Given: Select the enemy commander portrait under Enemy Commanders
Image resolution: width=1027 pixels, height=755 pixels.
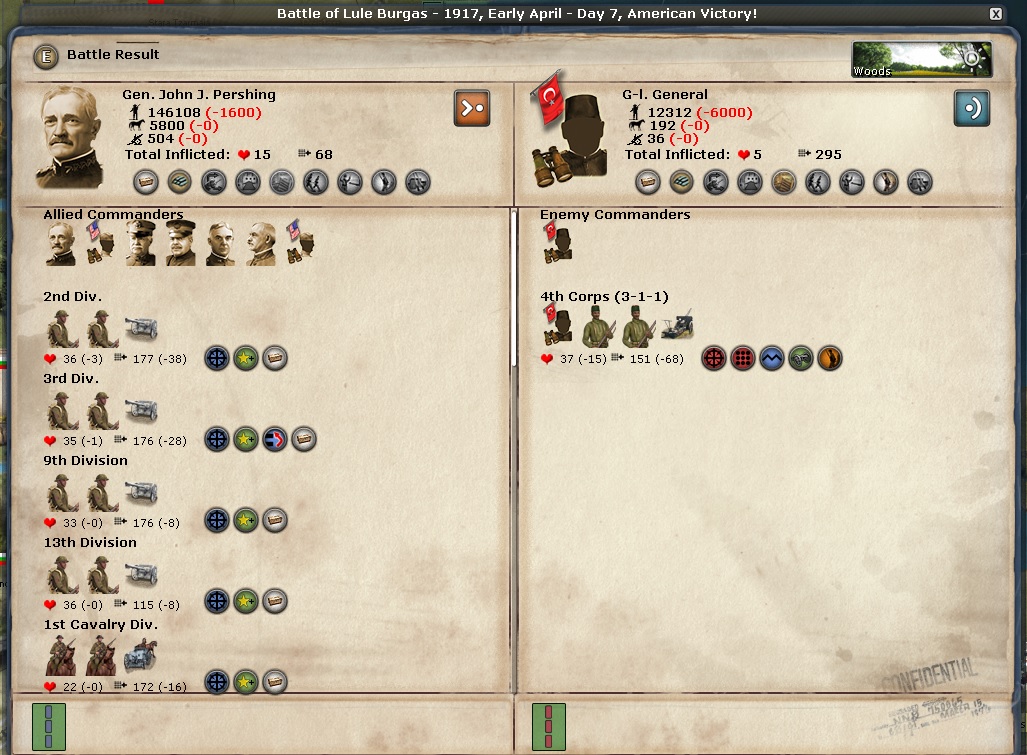Looking at the screenshot, I should [557, 244].
